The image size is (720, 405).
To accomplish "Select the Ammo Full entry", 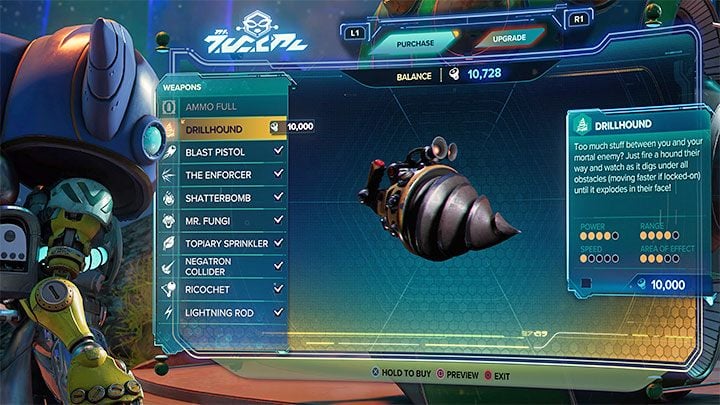I will click(220, 107).
